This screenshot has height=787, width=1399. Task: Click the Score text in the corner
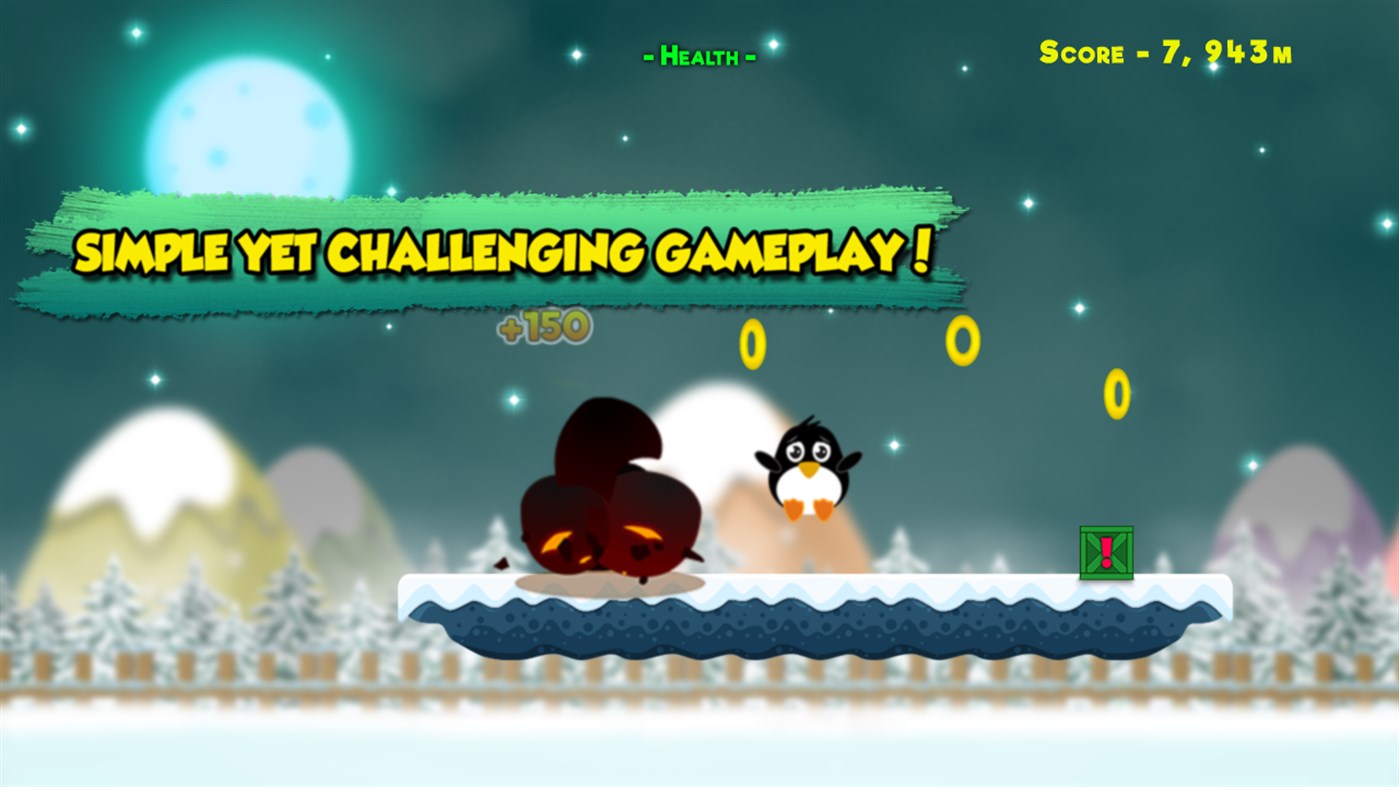1083,50
